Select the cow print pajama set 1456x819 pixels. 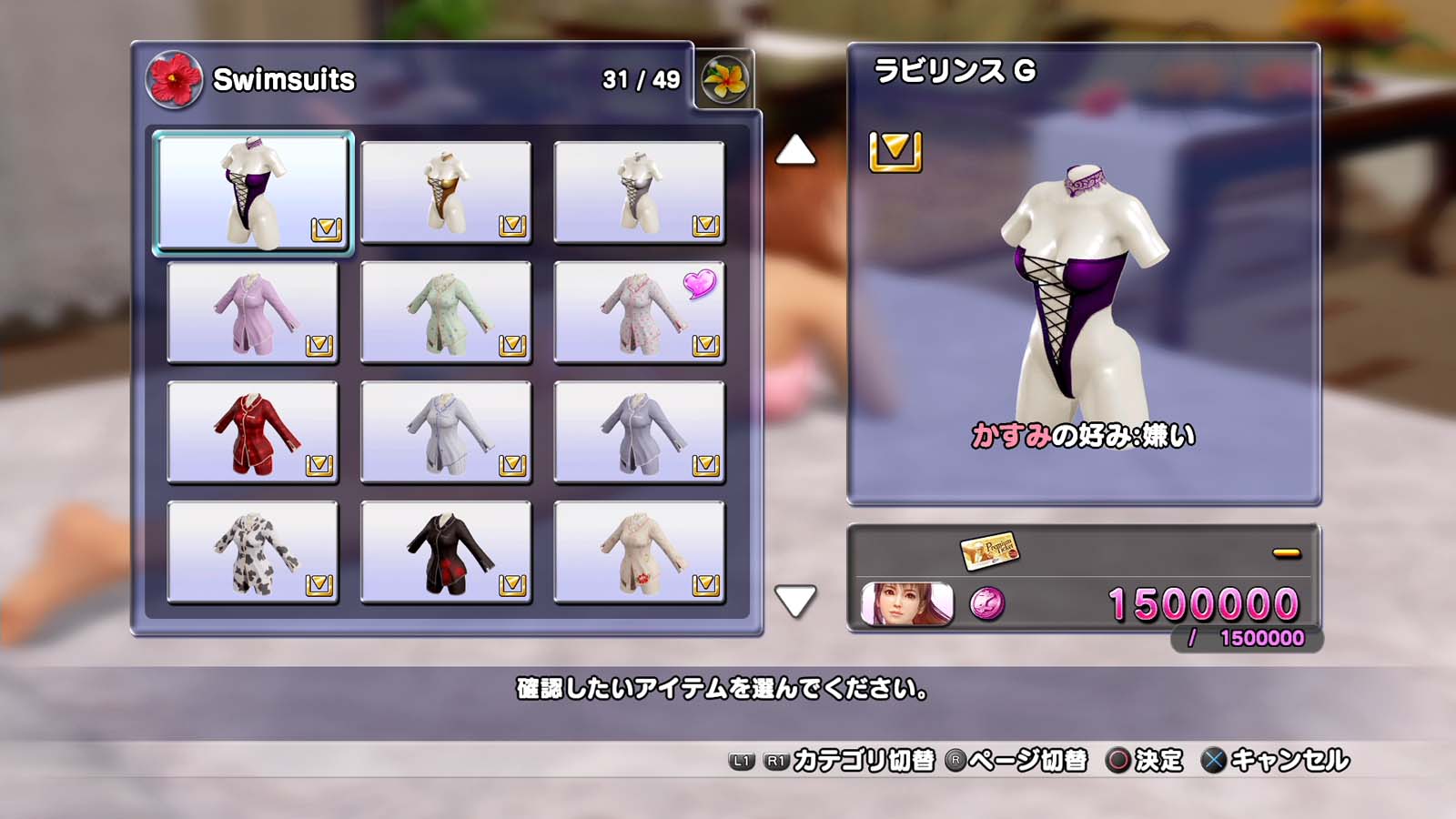tap(253, 552)
